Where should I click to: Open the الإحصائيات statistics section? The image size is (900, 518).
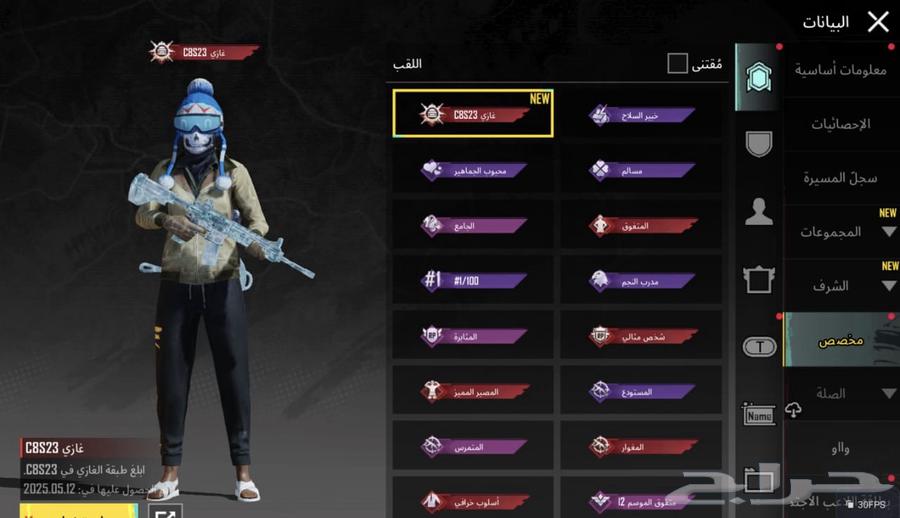click(x=840, y=124)
